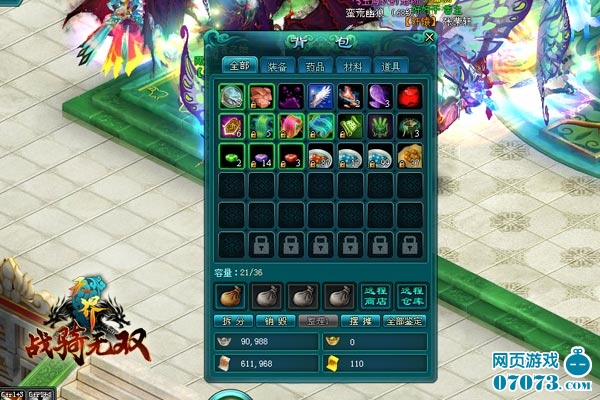Select the 材料 materials tab

click(x=353, y=66)
